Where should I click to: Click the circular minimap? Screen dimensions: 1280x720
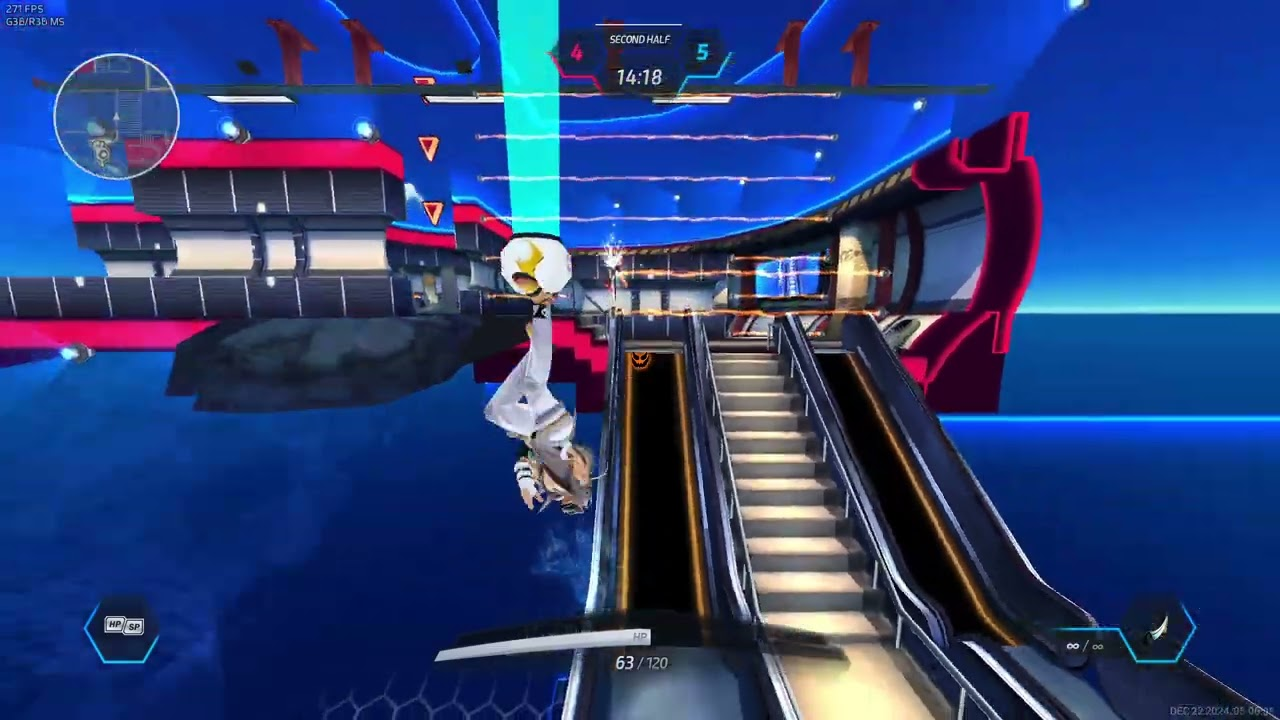(116, 116)
